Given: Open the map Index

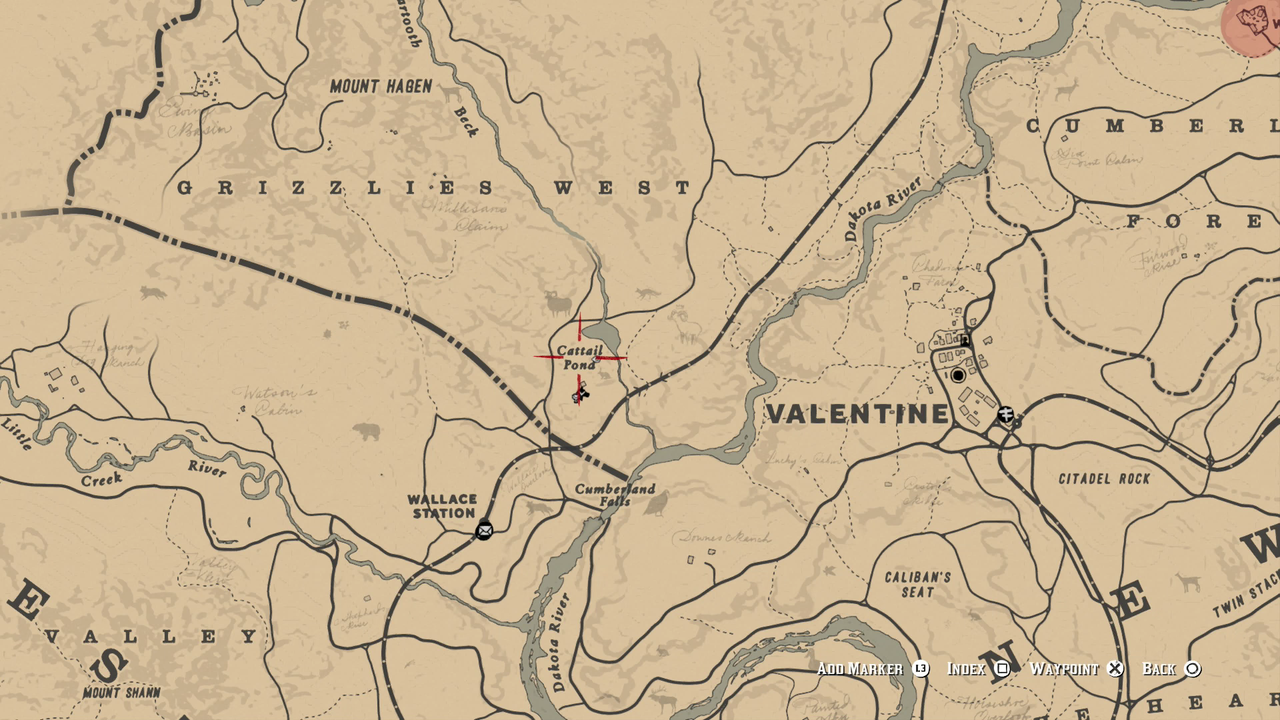Looking at the screenshot, I should pyautogui.click(x=969, y=668).
